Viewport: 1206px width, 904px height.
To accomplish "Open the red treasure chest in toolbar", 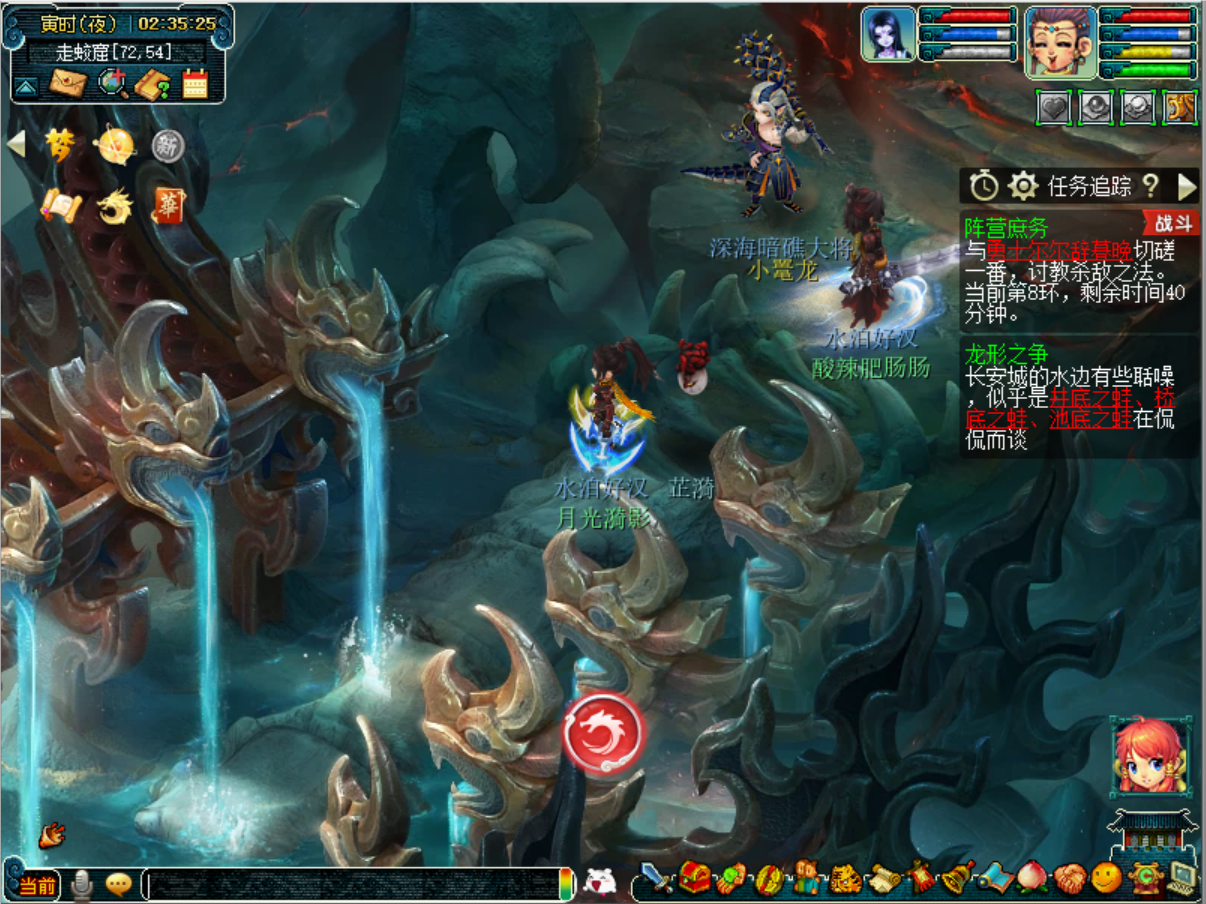I will 694,879.
